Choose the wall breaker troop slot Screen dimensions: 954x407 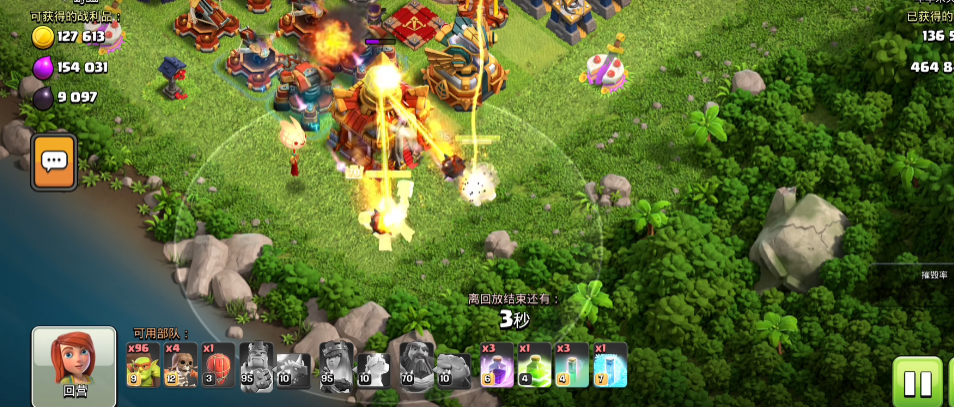click(x=181, y=365)
